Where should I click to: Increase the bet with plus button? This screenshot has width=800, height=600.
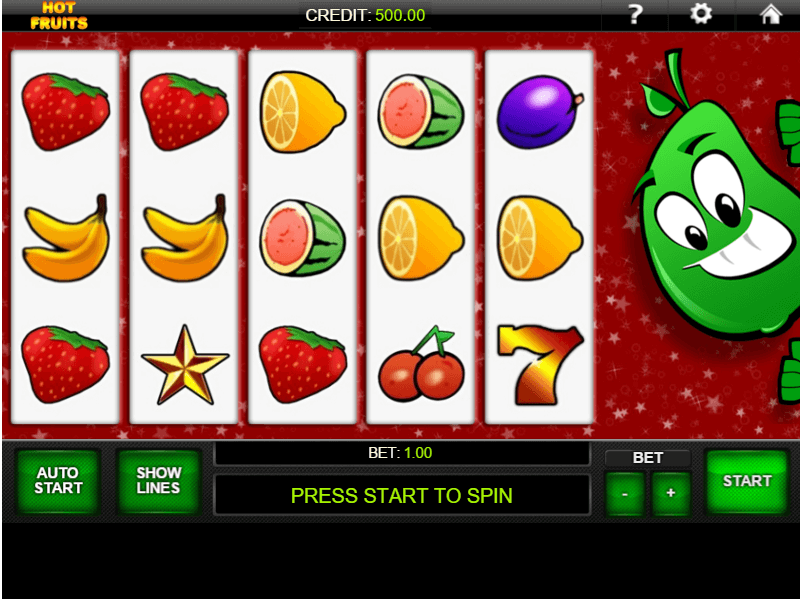click(670, 493)
